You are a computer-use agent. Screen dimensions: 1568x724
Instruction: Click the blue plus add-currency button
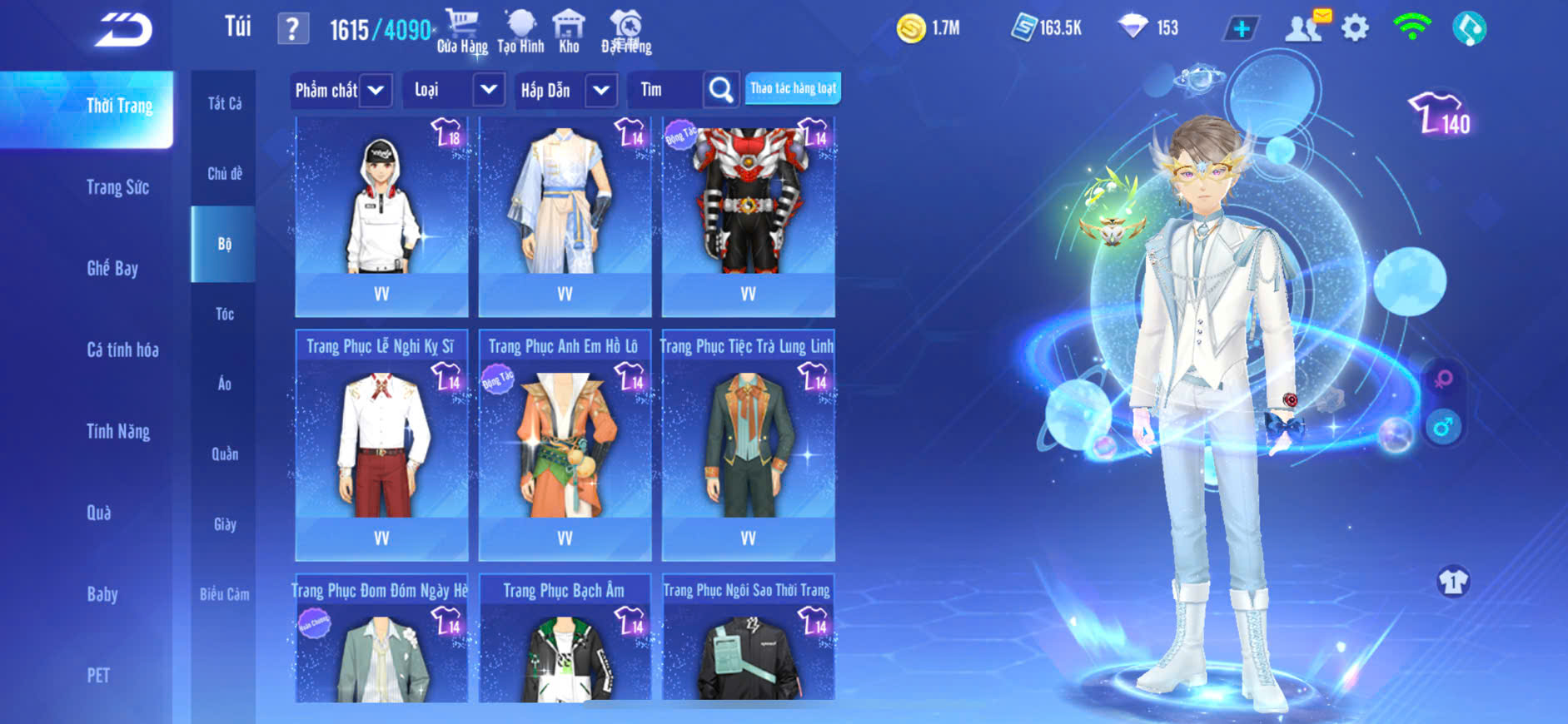[1241, 29]
